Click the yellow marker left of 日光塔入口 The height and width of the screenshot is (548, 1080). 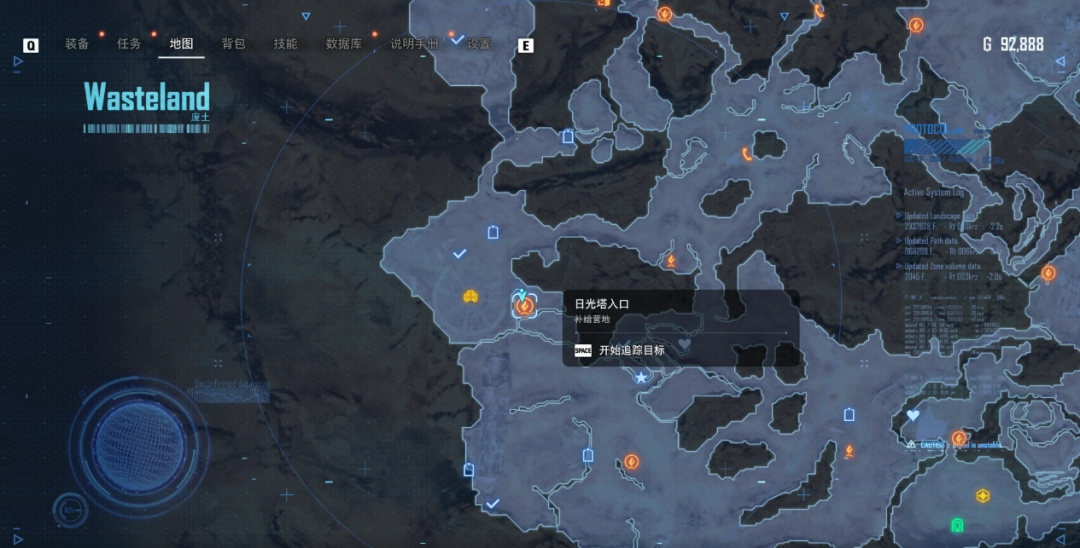(470, 297)
